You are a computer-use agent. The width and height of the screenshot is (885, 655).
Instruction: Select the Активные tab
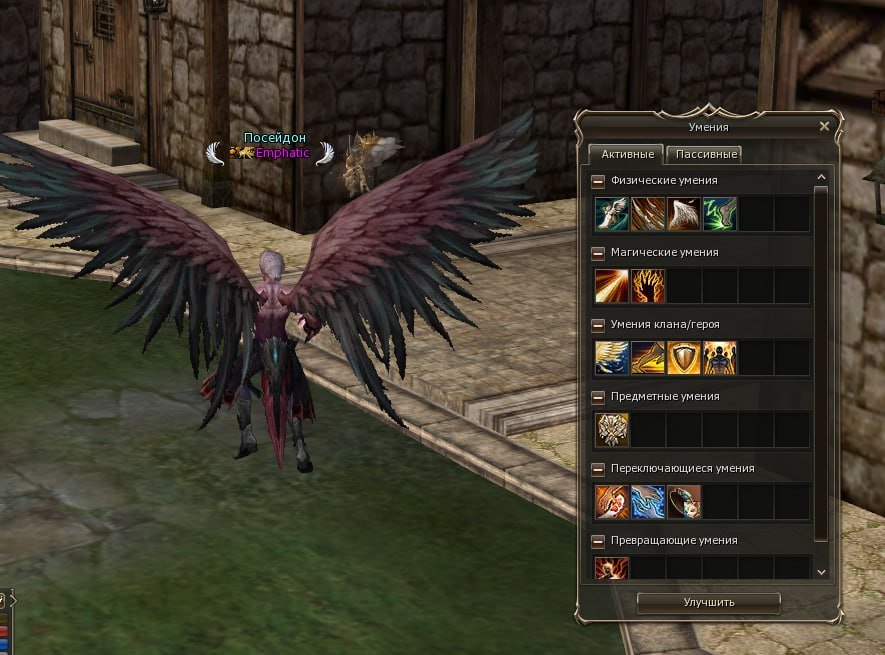tap(625, 154)
